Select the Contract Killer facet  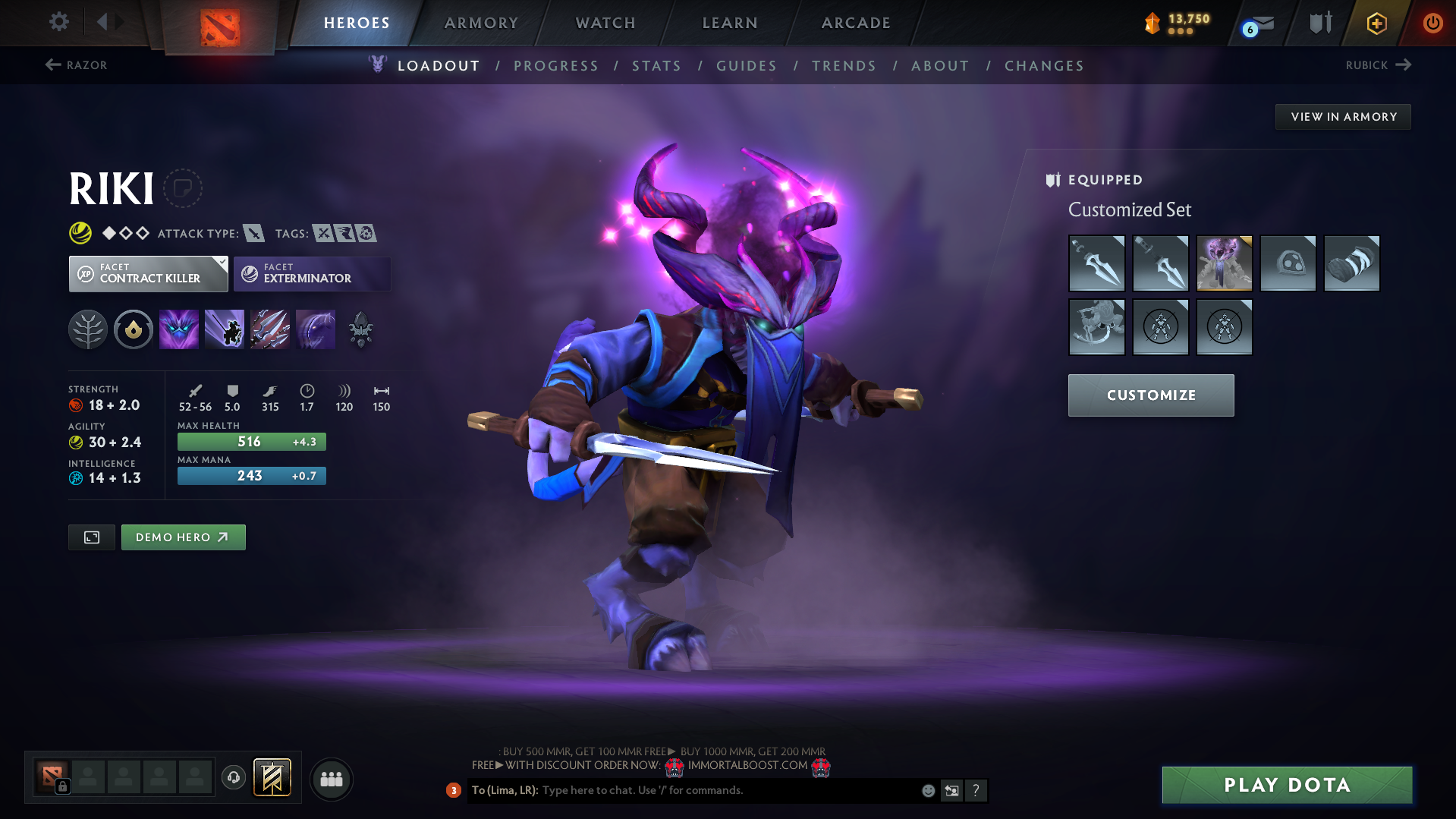(x=148, y=273)
